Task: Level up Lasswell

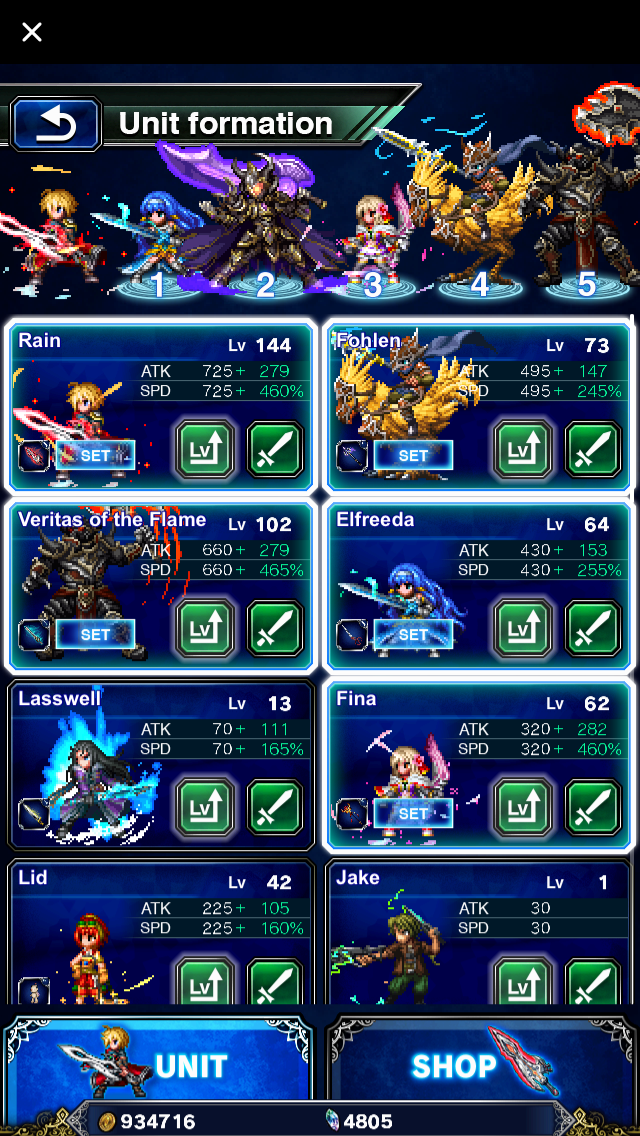Action: click(x=205, y=808)
